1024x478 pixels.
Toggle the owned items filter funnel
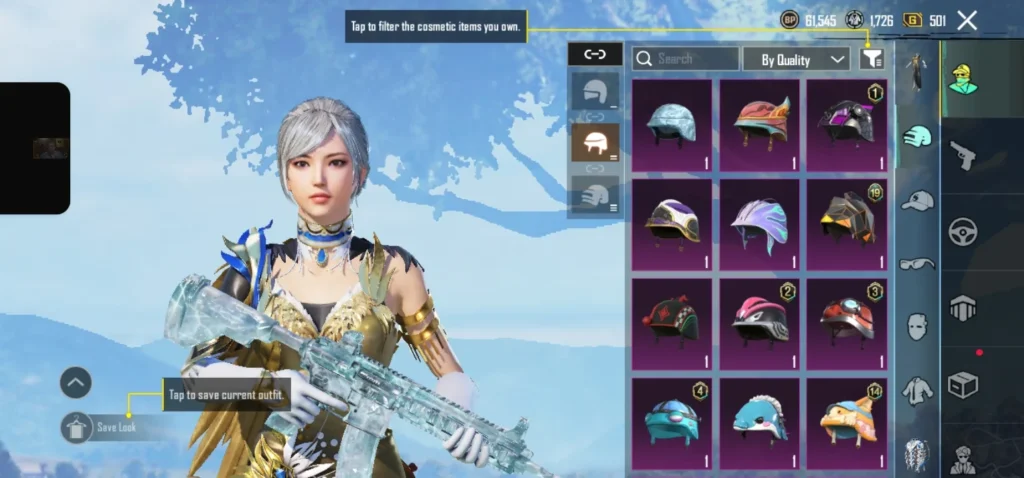pos(871,59)
